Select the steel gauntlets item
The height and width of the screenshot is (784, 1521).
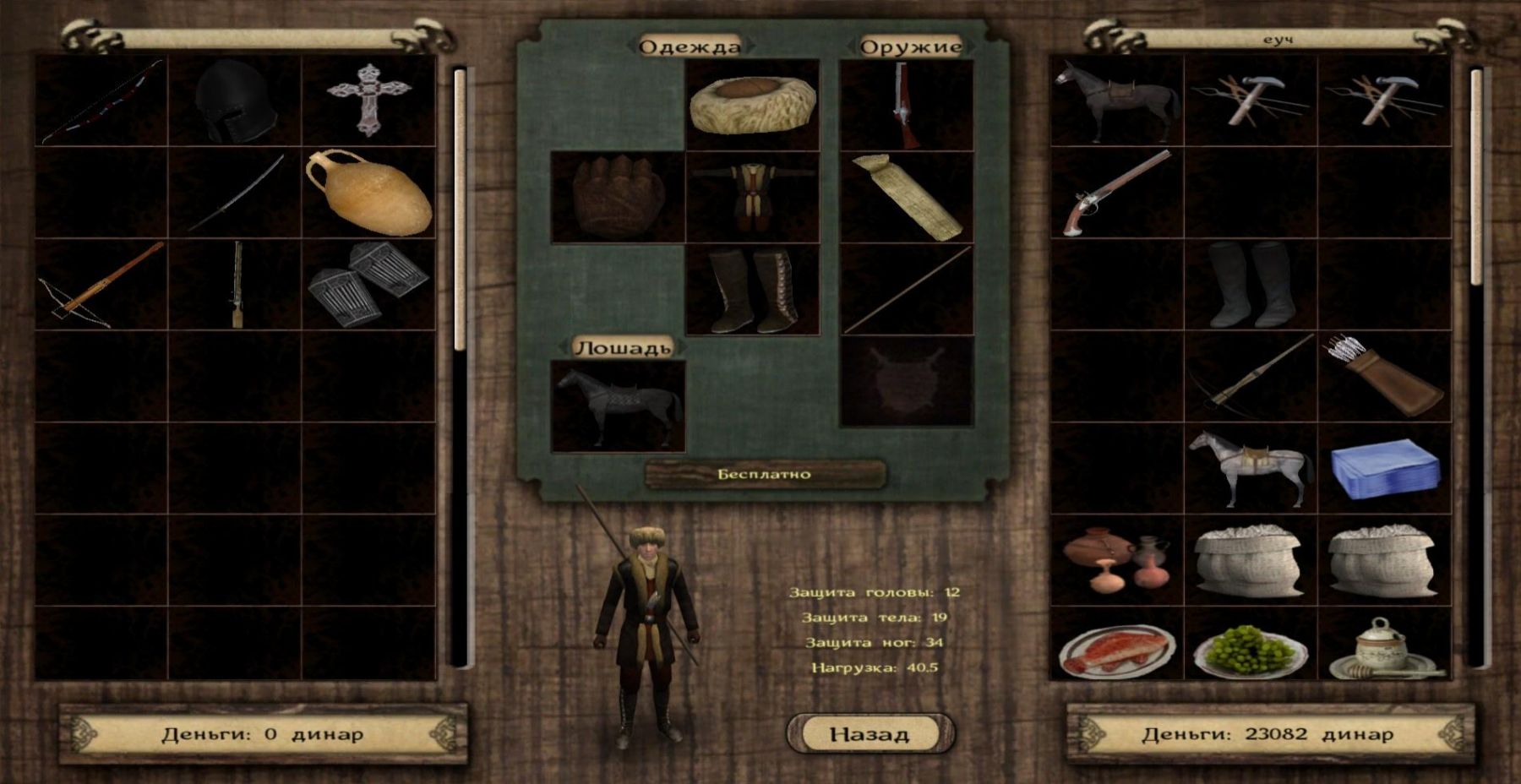(x=368, y=284)
